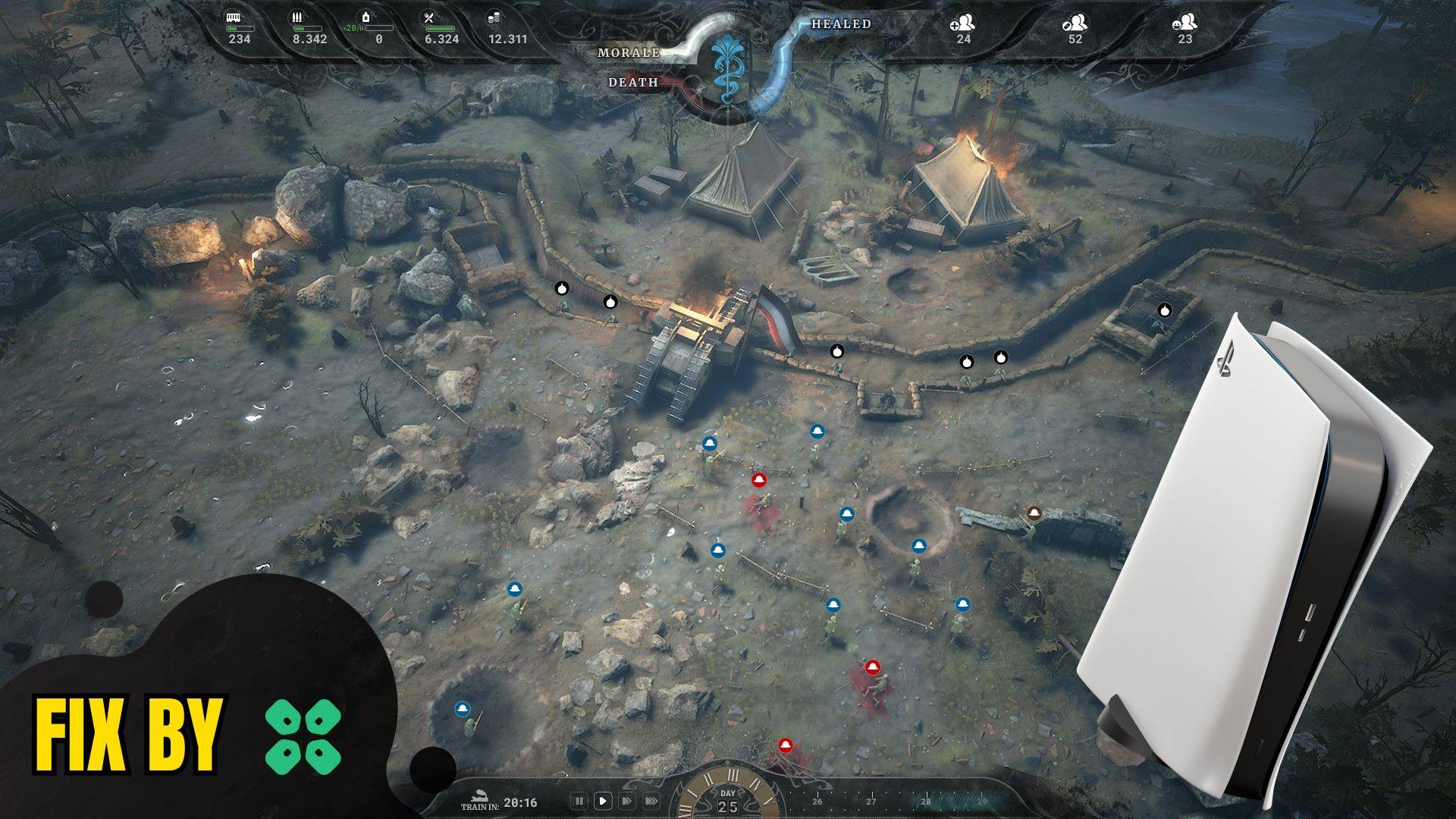This screenshot has width=1456, height=819.
Task: Select day 27 on the timeline
Action: (x=871, y=801)
